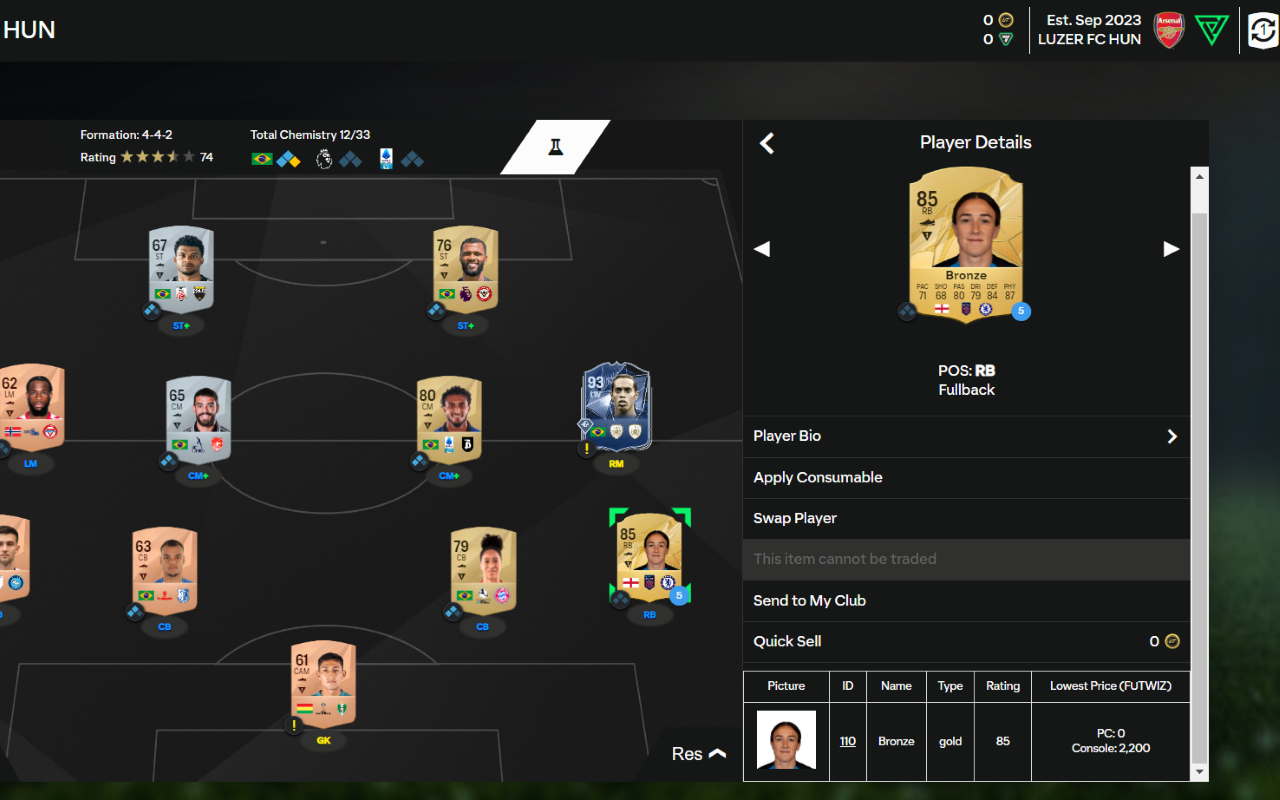Click the Arsenal club crest icon
The image size is (1280, 800).
[x=1168, y=30]
